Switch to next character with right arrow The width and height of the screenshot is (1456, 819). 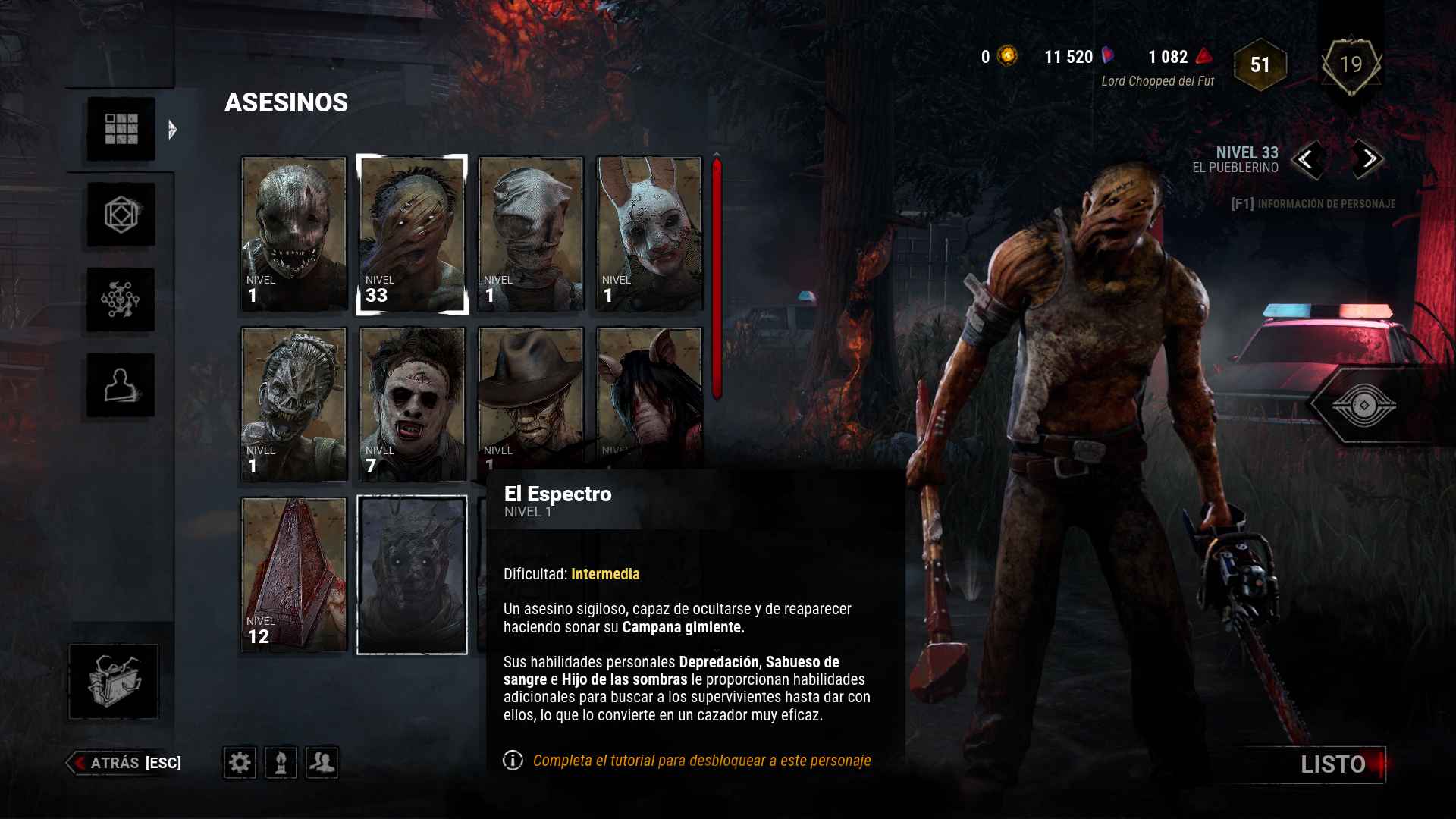pos(1367,161)
